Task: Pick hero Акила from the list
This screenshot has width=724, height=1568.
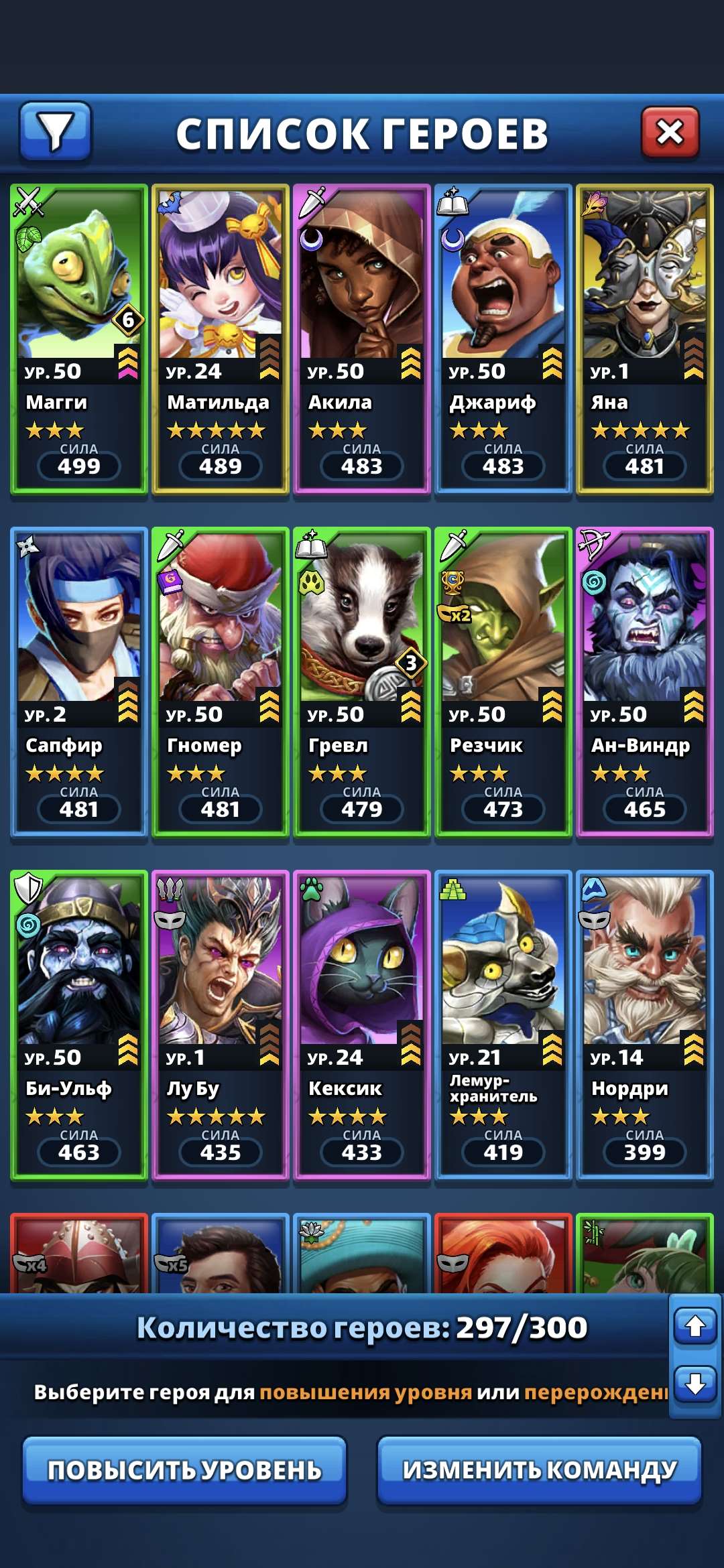Action: point(362,339)
